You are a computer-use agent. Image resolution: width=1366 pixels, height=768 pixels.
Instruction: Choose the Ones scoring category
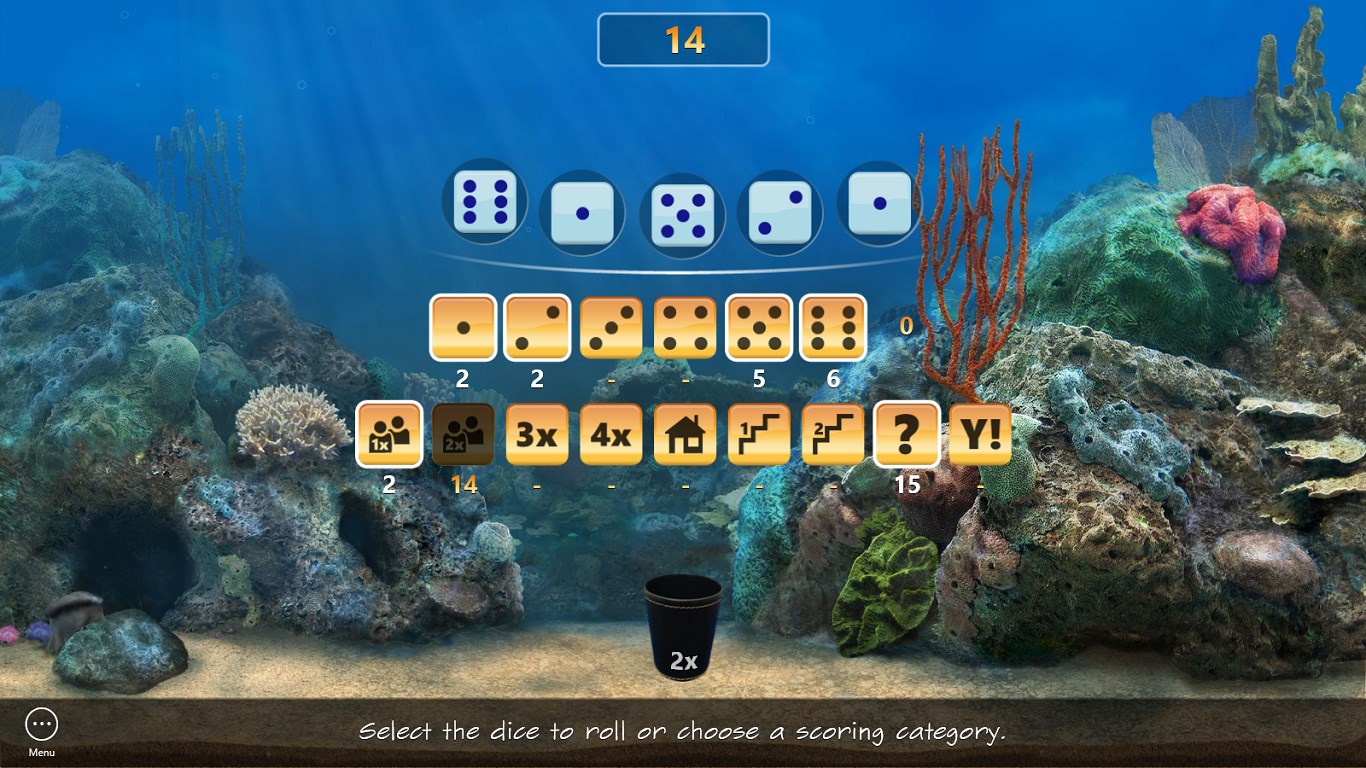[x=463, y=327]
